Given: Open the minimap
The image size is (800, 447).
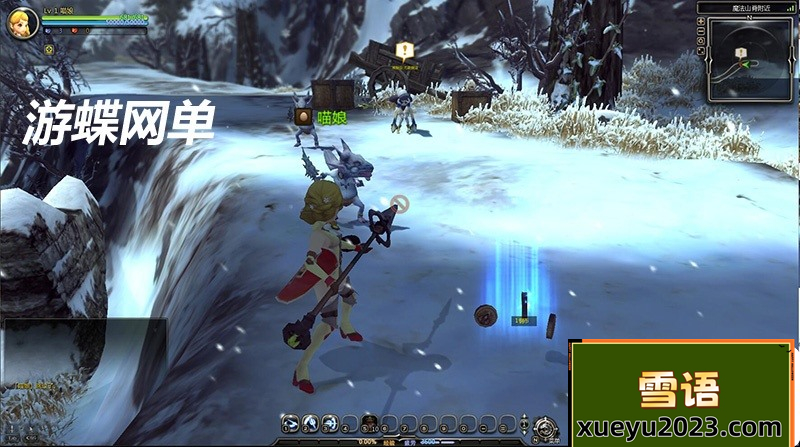Looking at the screenshot, I should click(750, 63).
